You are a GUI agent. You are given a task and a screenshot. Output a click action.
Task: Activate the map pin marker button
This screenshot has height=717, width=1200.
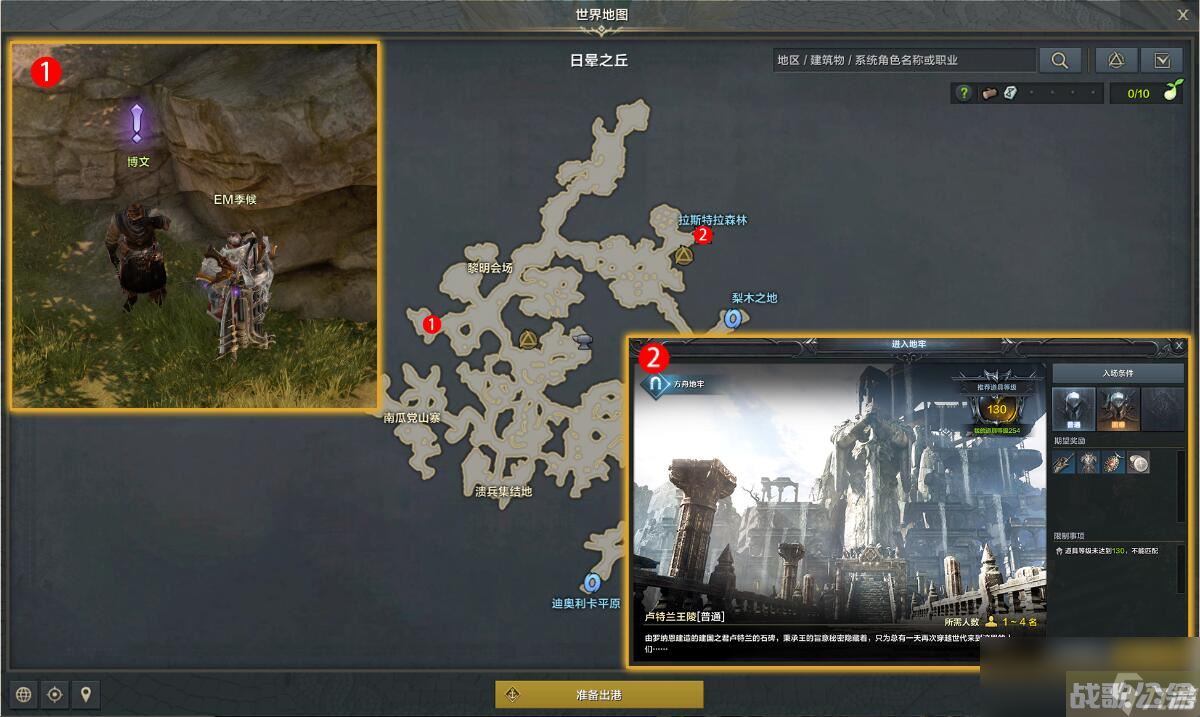point(86,694)
